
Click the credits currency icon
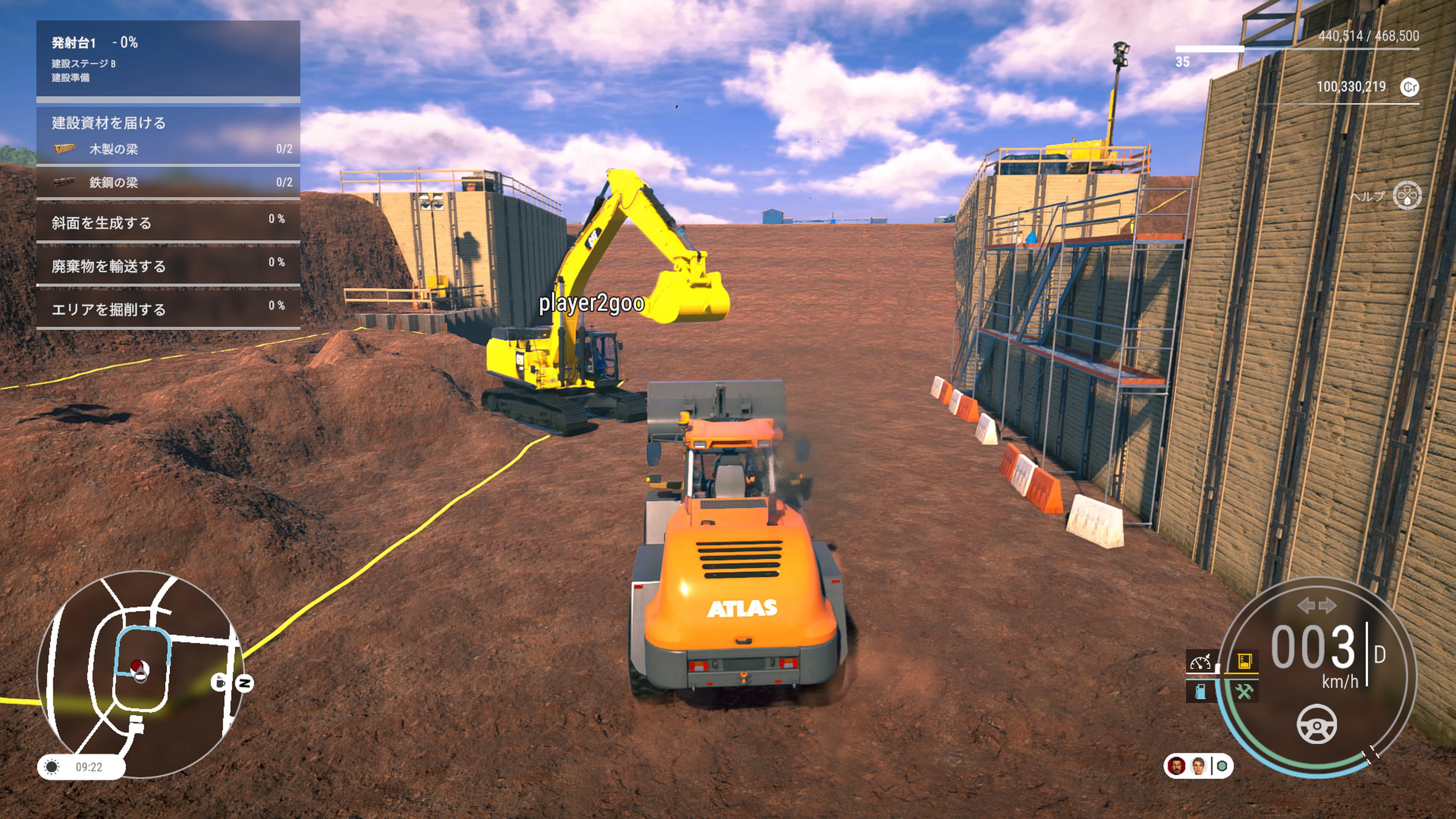[x=1410, y=87]
